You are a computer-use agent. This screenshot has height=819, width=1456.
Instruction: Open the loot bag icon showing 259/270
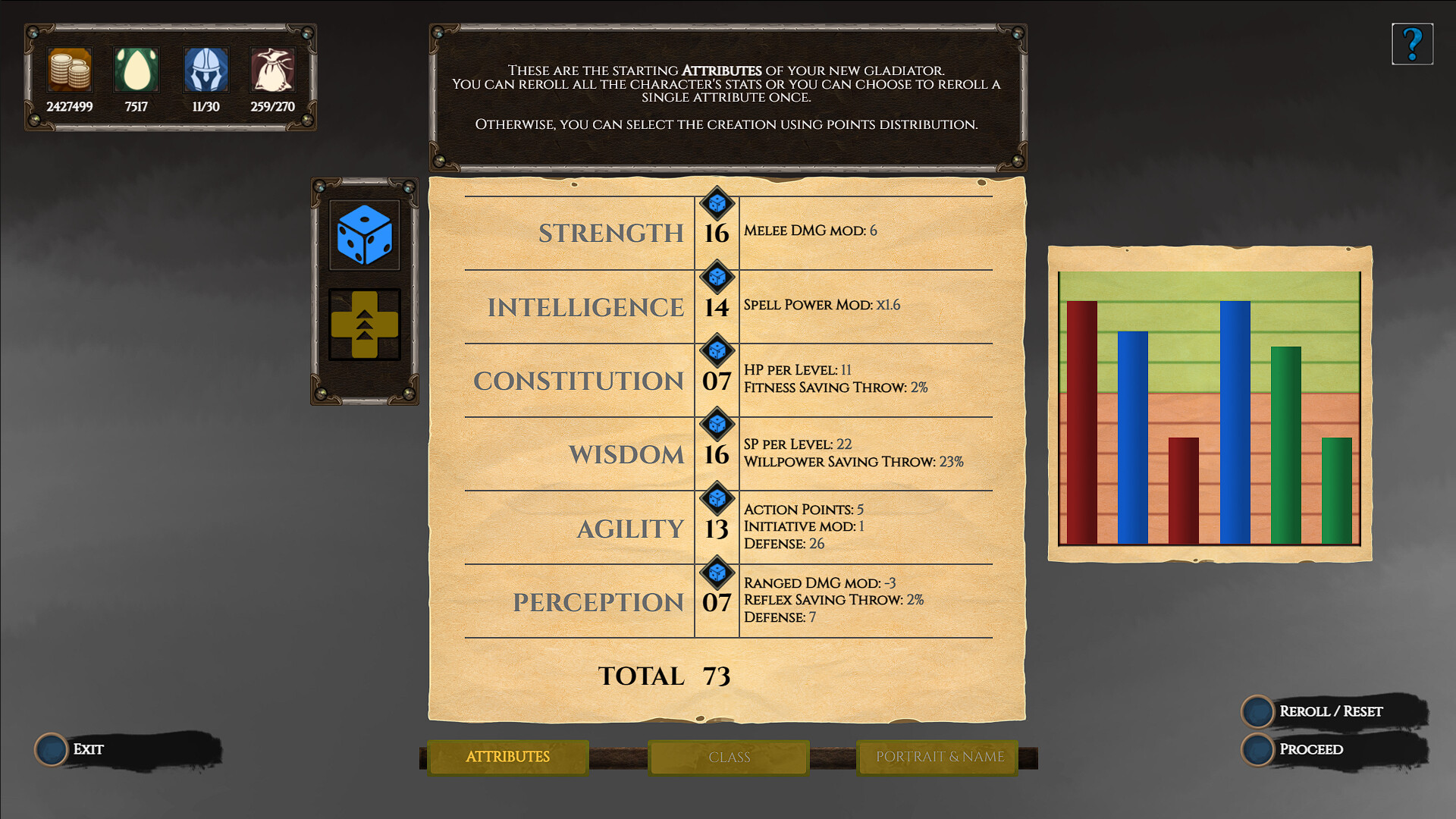272,70
